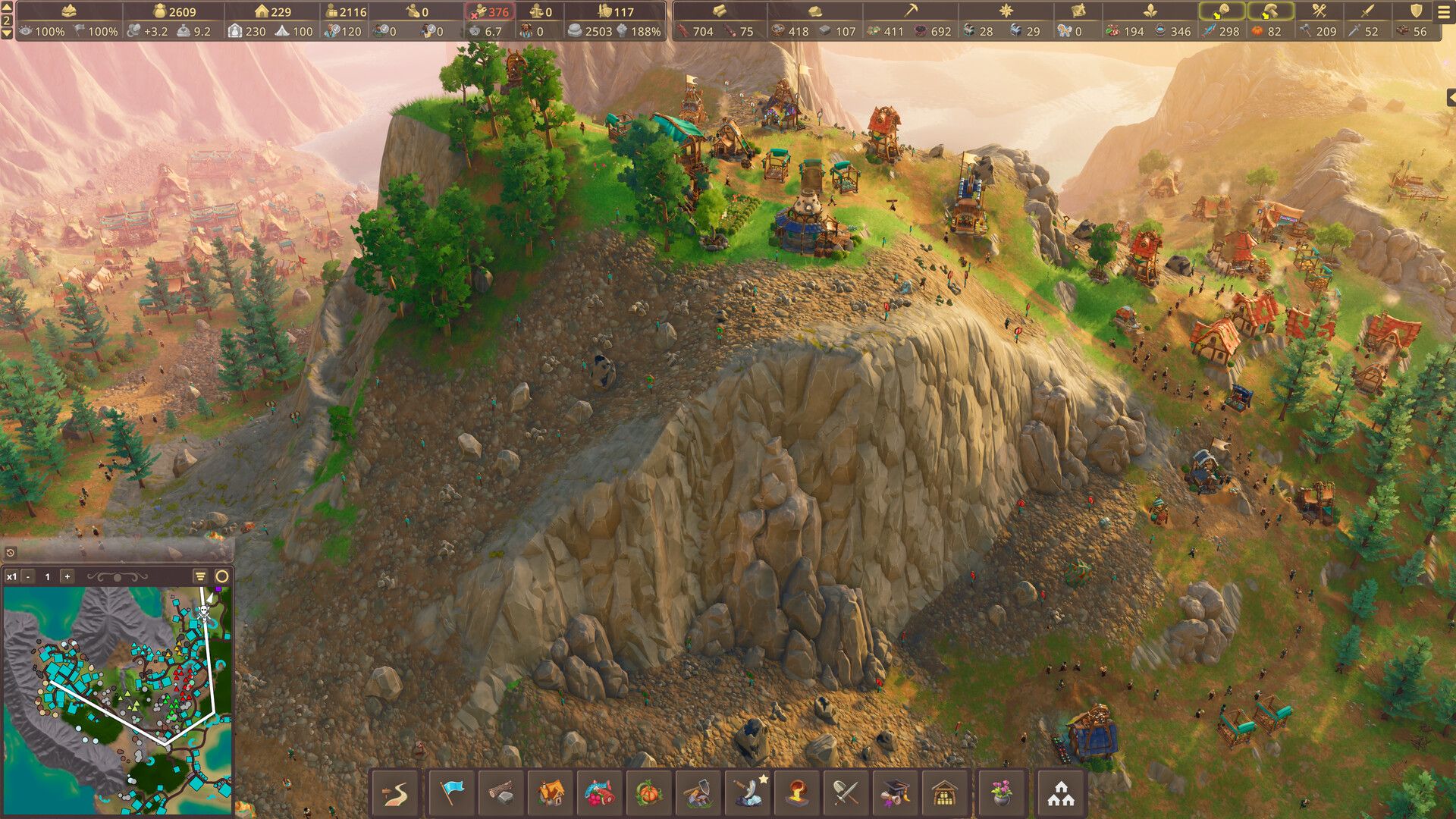The width and height of the screenshot is (1456, 819).
Task: Open the warehouse storage category
Action: [945, 793]
